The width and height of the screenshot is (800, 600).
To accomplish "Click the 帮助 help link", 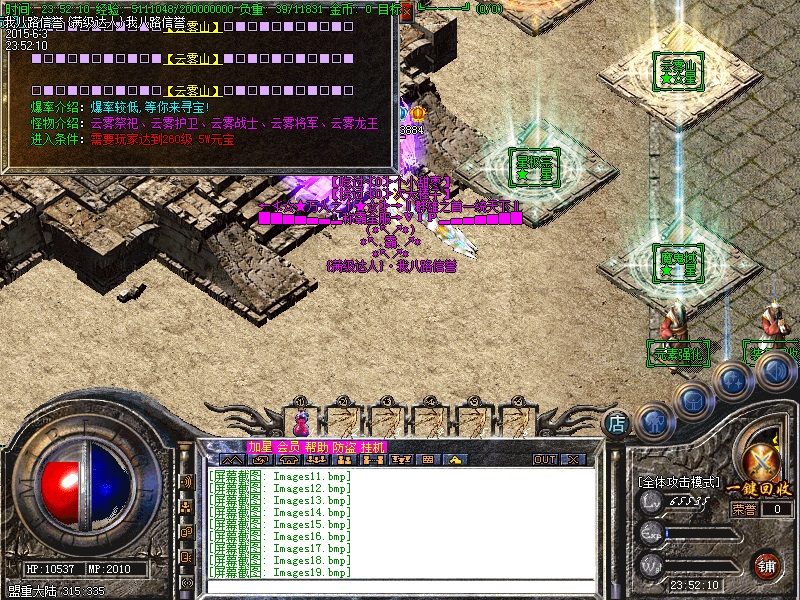I will coord(316,446).
